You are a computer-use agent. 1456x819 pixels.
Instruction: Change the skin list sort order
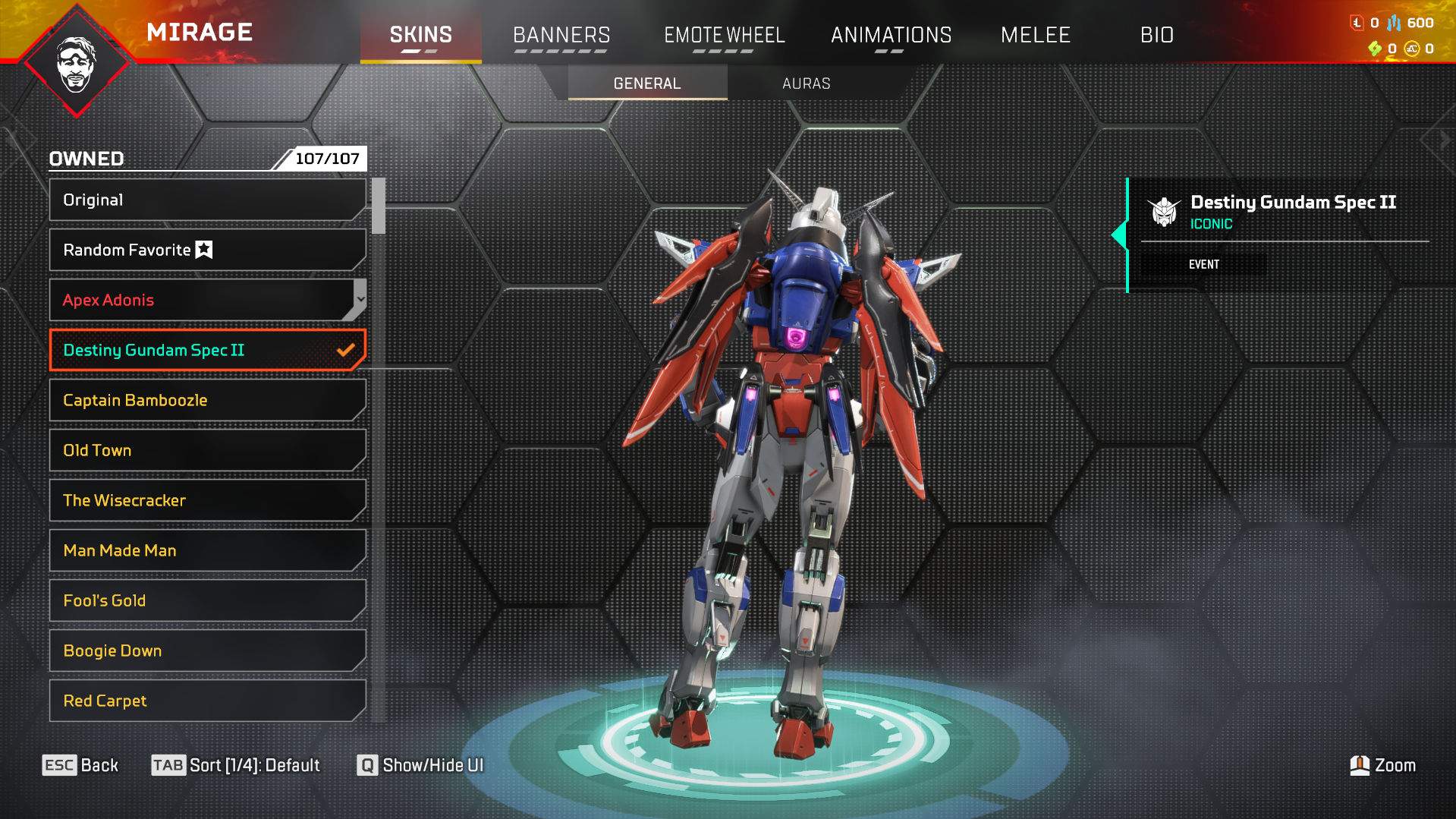point(236,765)
